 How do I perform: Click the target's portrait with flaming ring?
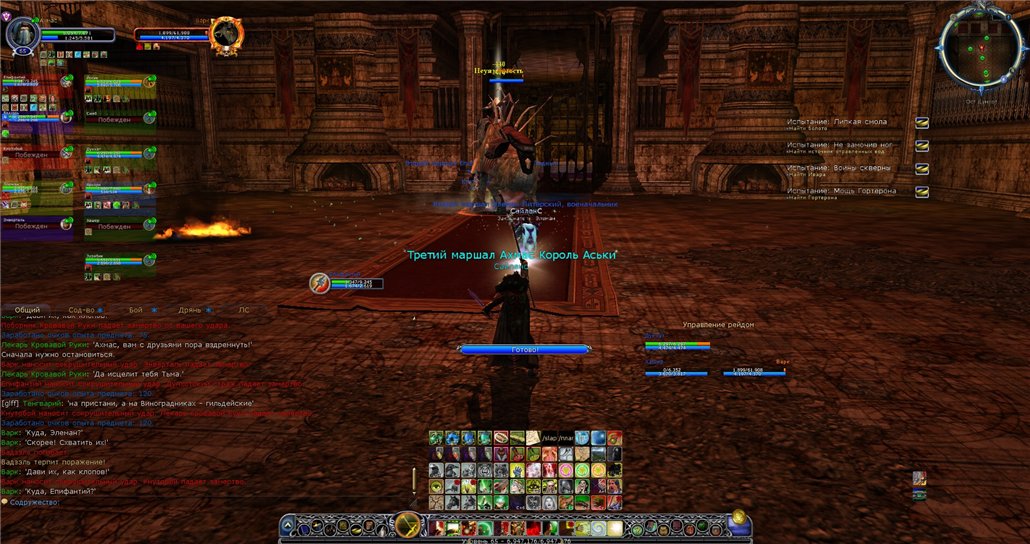pos(227,35)
